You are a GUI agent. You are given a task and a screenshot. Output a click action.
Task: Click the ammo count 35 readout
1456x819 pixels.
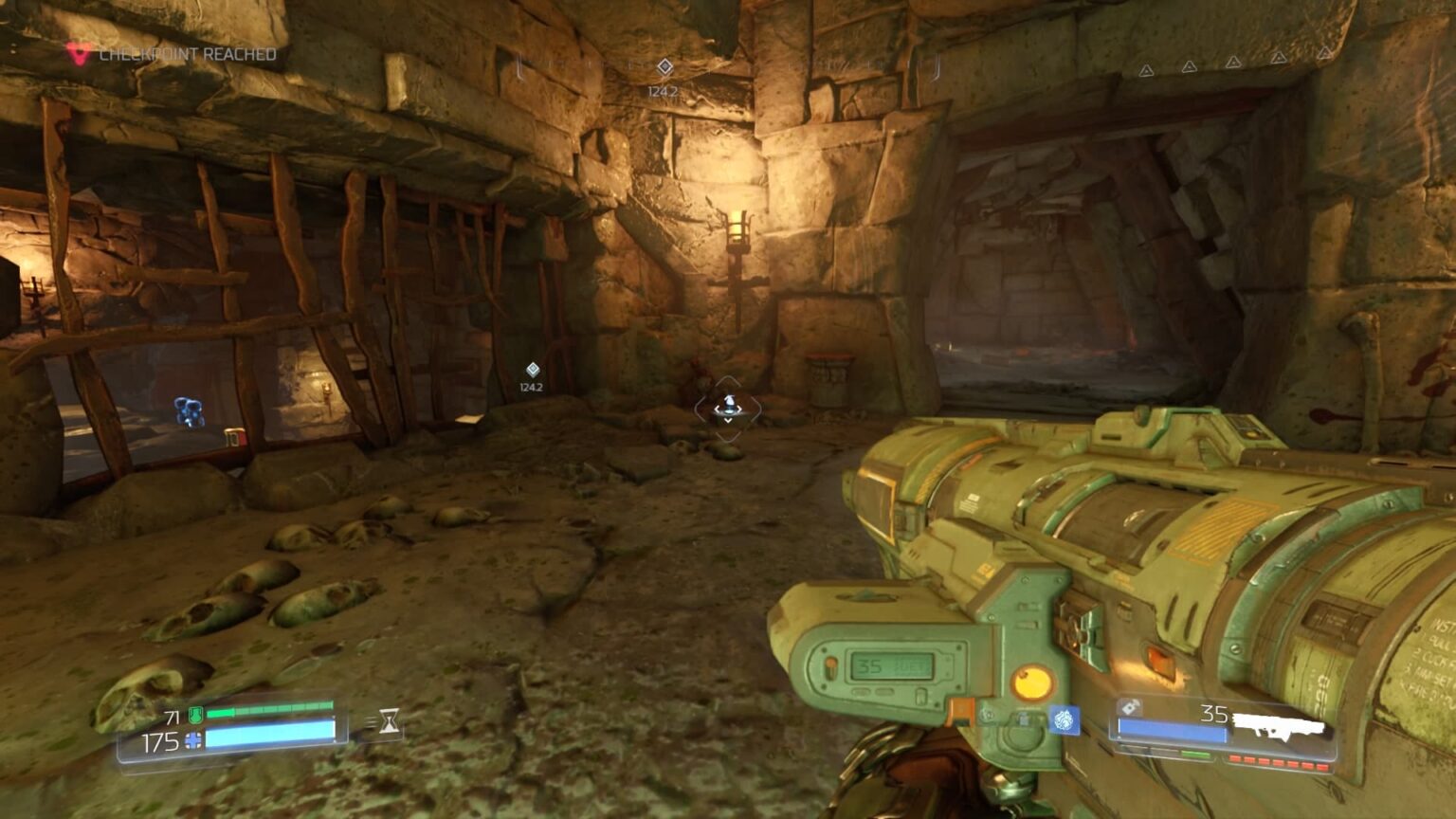[1213, 713]
